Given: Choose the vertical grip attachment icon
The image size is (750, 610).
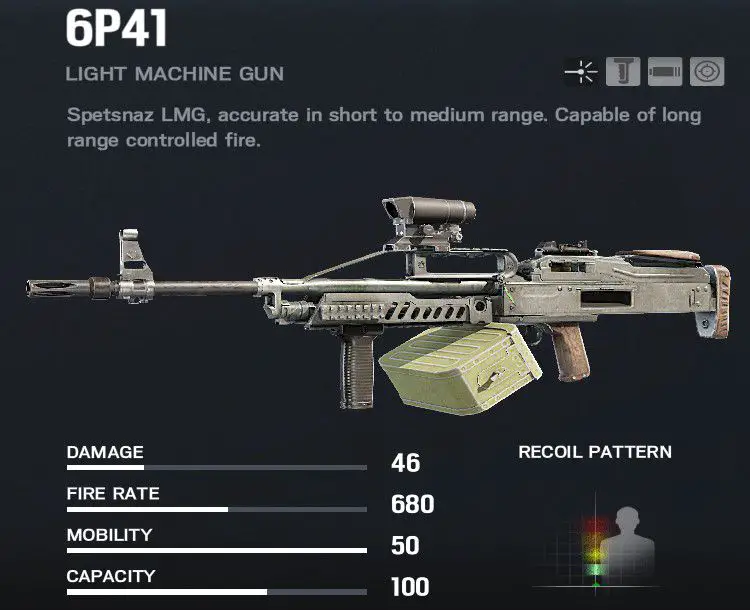Looking at the screenshot, I should [624, 73].
